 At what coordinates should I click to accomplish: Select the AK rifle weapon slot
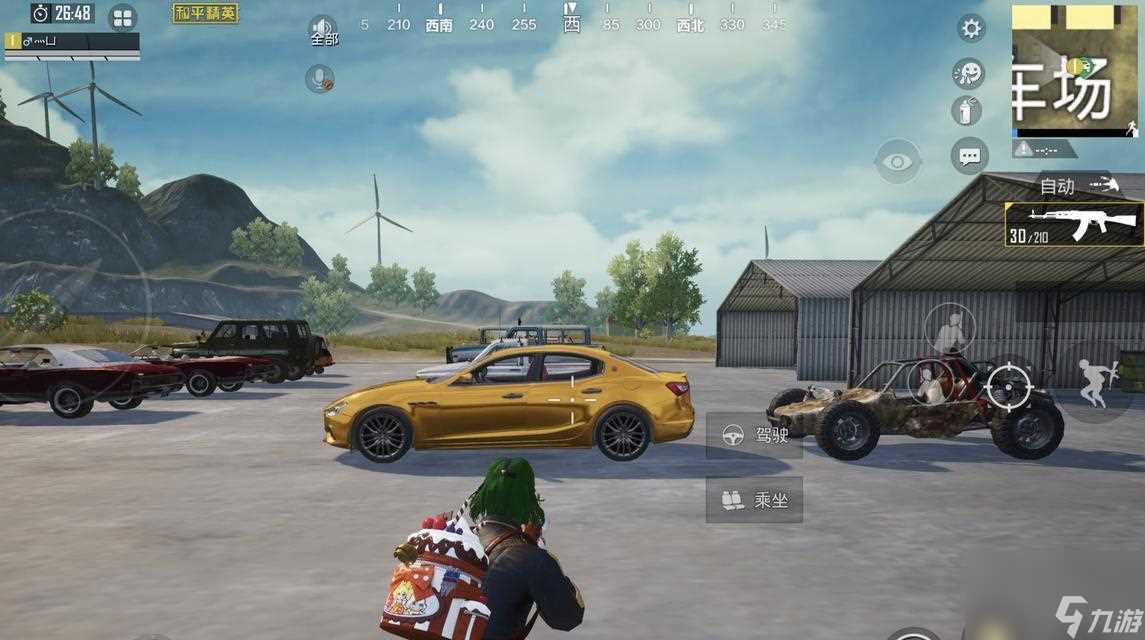point(1075,224)
